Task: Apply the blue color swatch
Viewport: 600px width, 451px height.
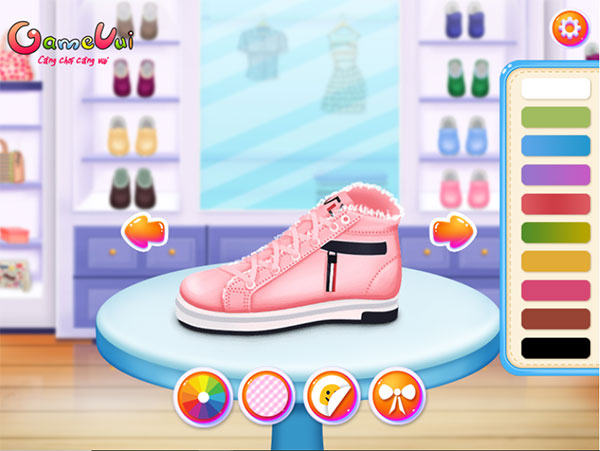Action: tap(556, 146)
